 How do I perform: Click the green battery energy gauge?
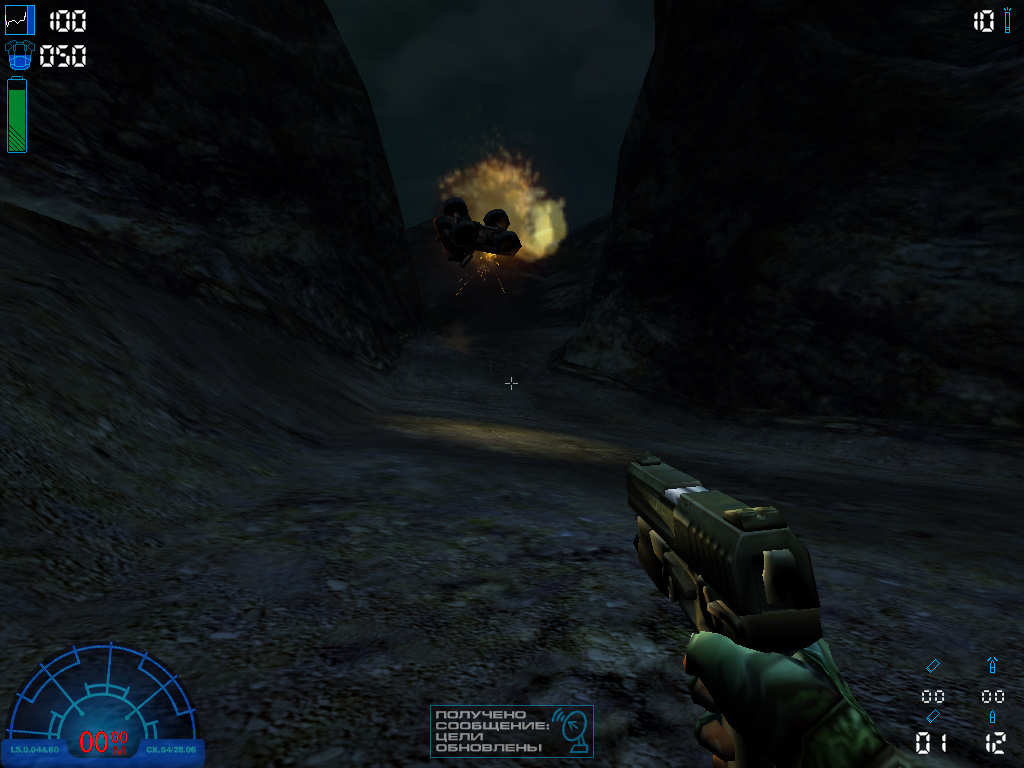click(17, 116)
